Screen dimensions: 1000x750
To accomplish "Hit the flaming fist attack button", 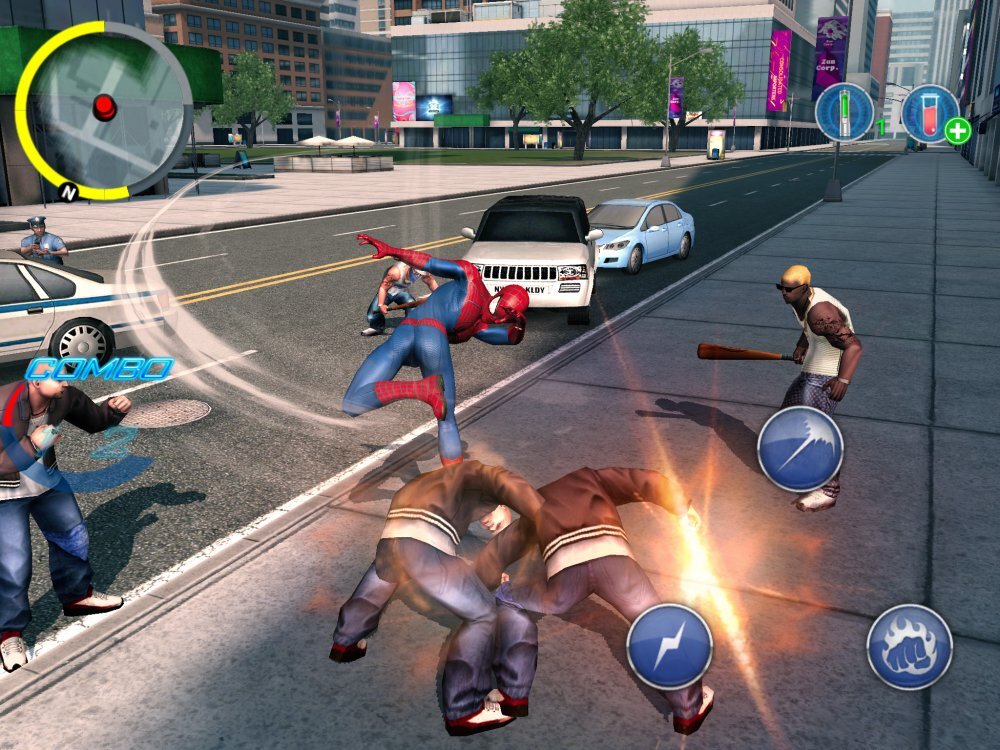I will click(909, 647).
